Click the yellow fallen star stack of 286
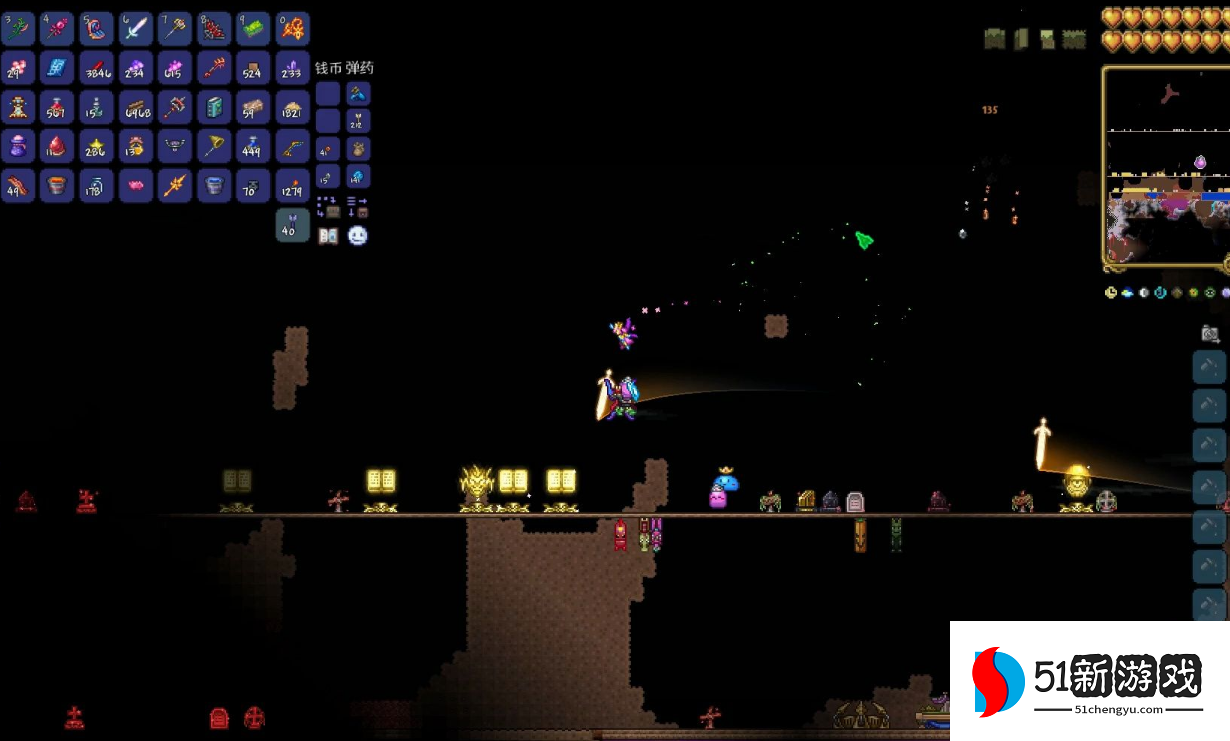This screenshot has width=1230, height=741. 97,146
